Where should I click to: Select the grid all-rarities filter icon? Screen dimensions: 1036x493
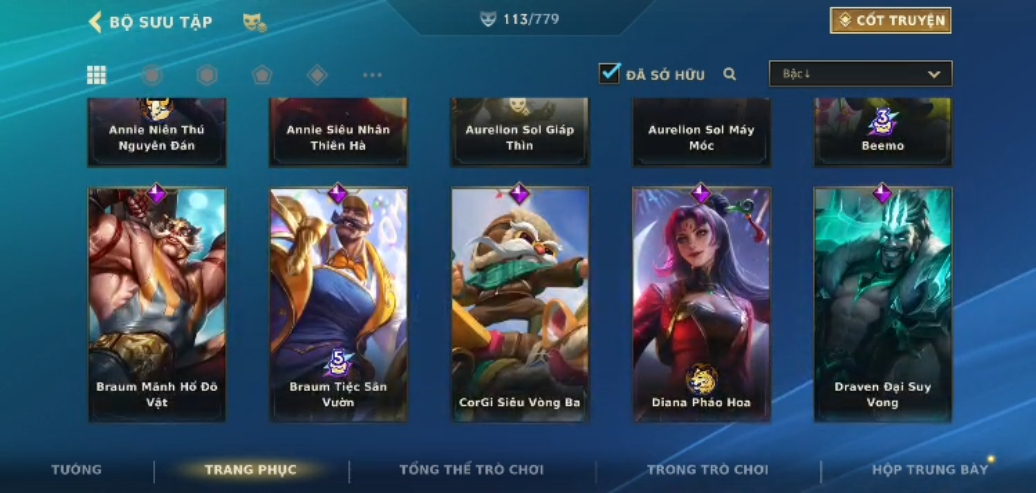tap(97, 75)
